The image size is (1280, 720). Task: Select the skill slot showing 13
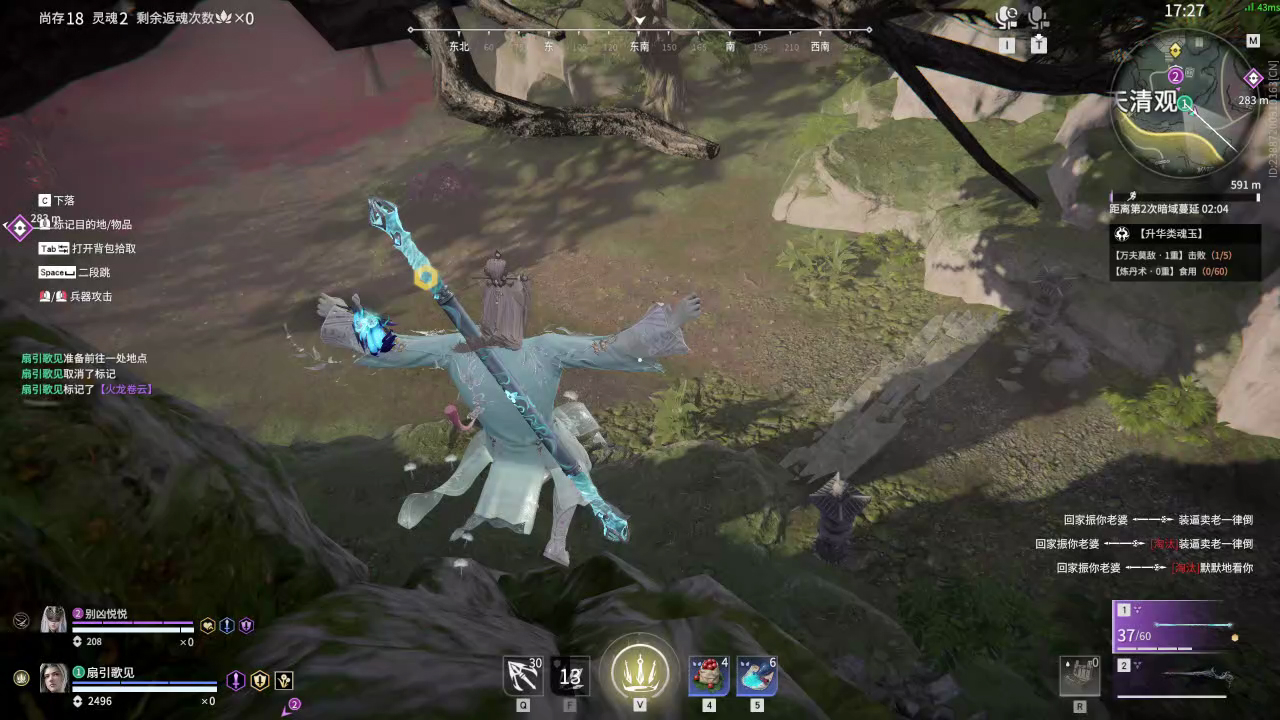570,676
